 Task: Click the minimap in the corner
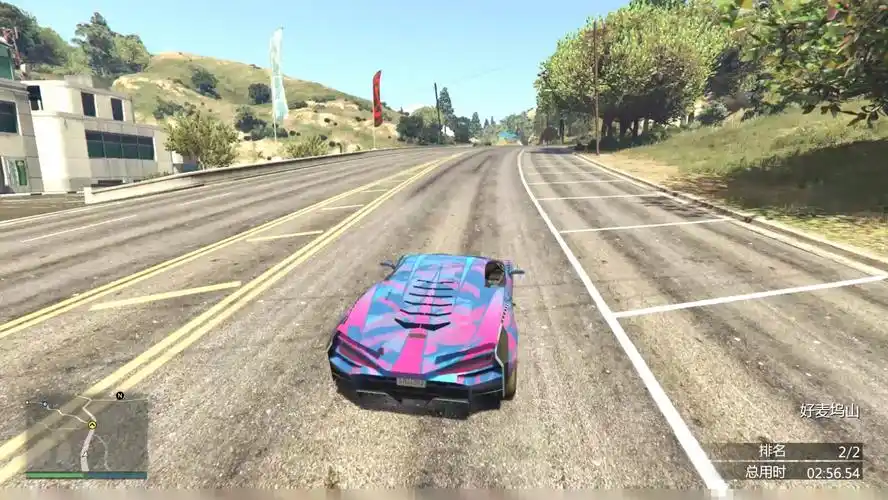[85, 435]
